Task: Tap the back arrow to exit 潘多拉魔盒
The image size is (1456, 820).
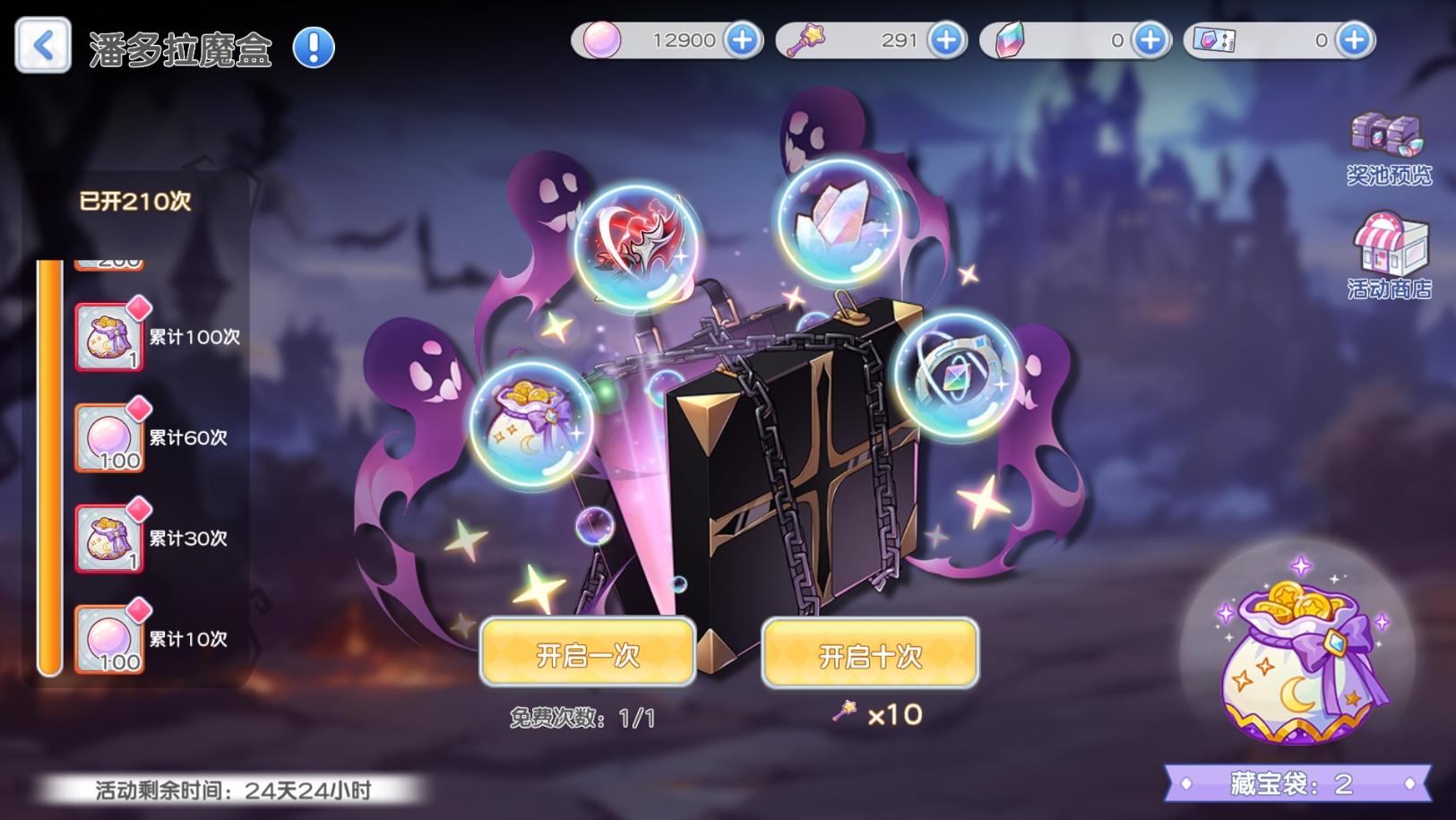Action: (x=42, y=44)
